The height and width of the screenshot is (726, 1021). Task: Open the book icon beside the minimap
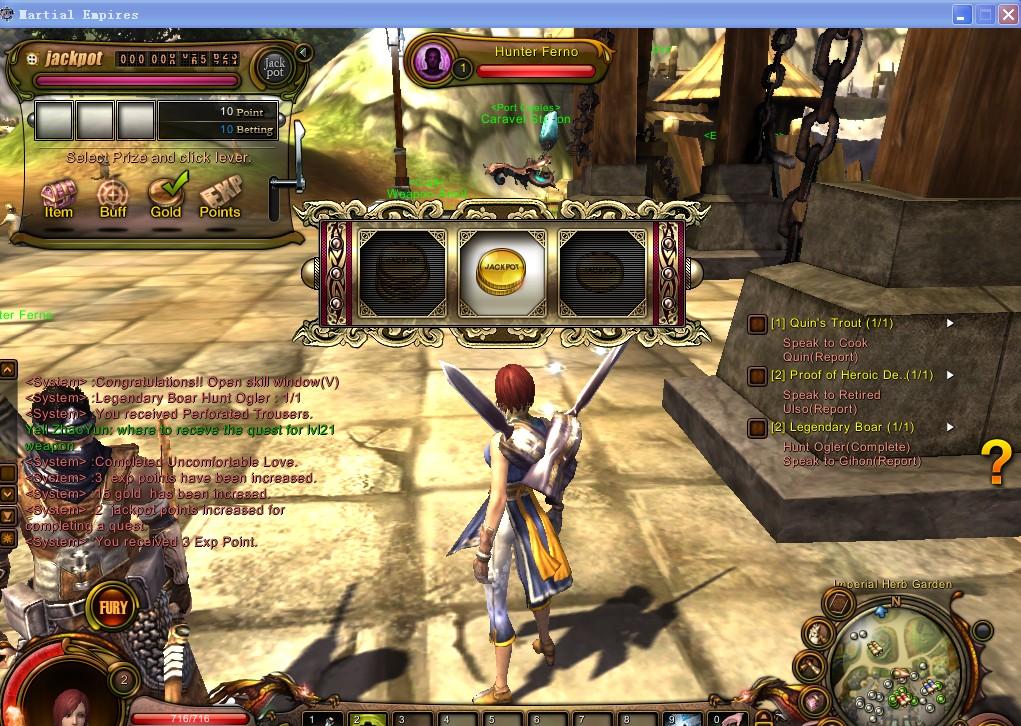[837, 603]
